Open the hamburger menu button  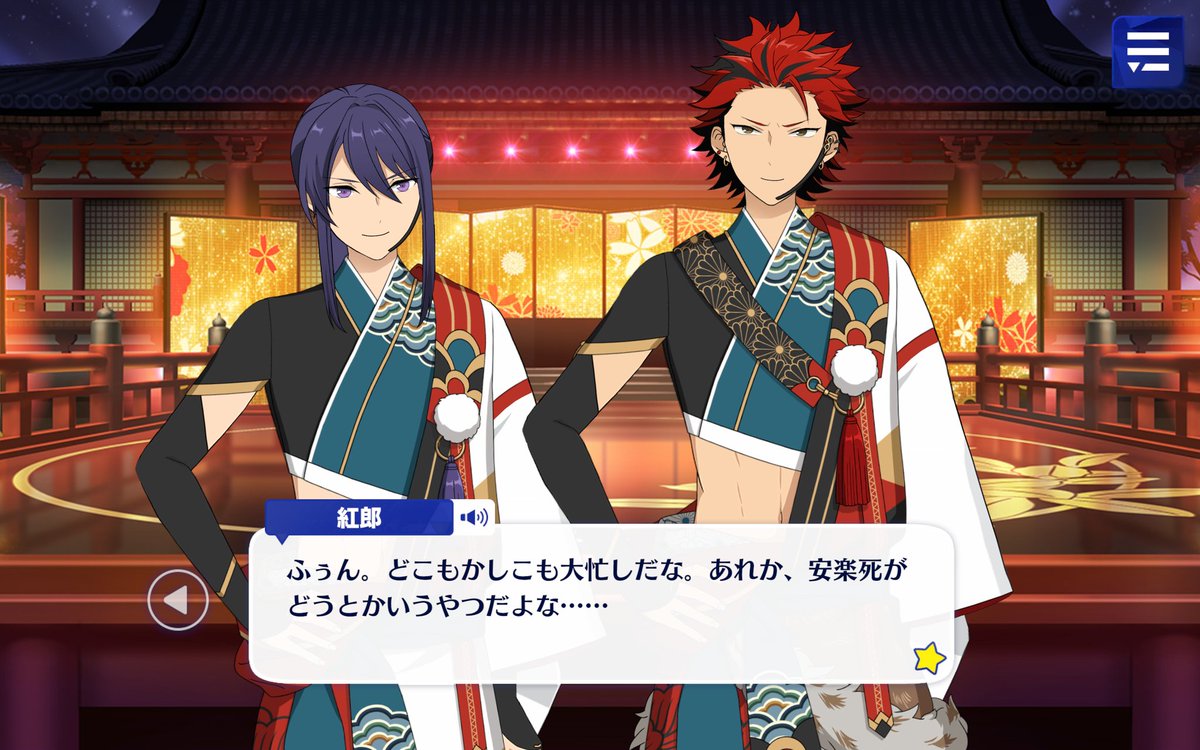click(1147, 50)
